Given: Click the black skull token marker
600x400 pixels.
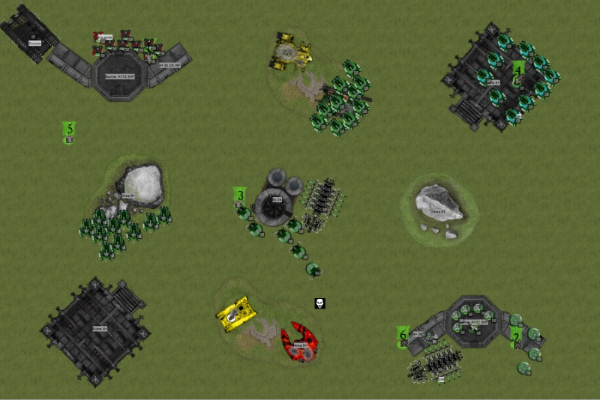Looking at the screenshot, I should click(x=319, y=303).
